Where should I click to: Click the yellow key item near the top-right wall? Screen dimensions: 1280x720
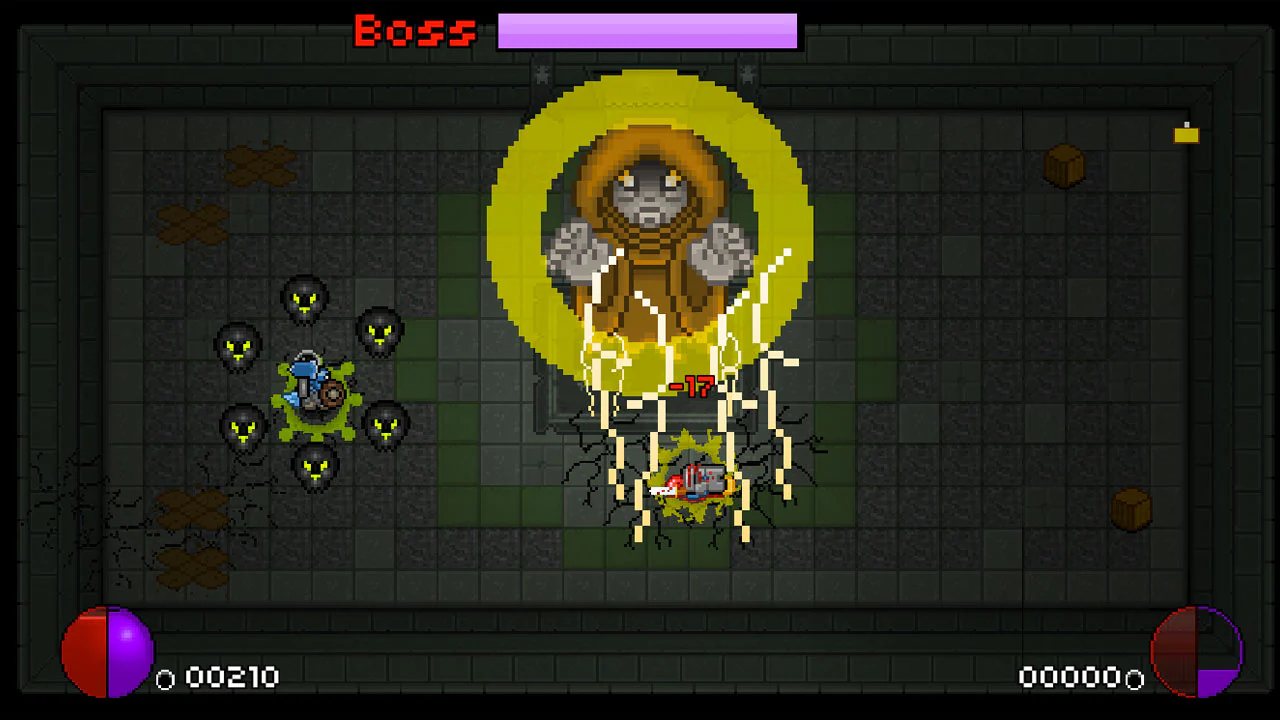click(x=1186, y=133)
